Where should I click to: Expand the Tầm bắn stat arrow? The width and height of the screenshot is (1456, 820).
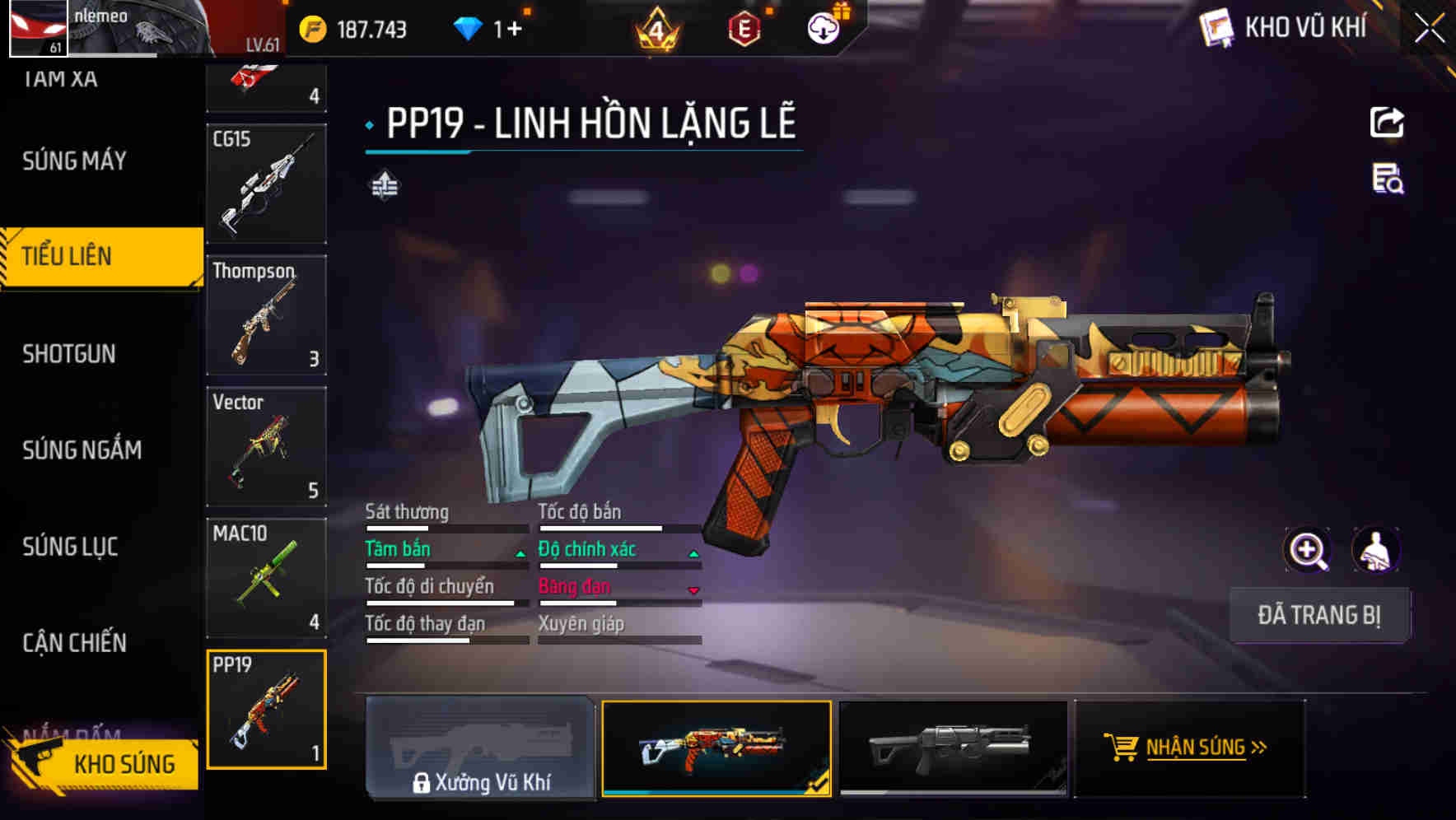click(519, 552)
